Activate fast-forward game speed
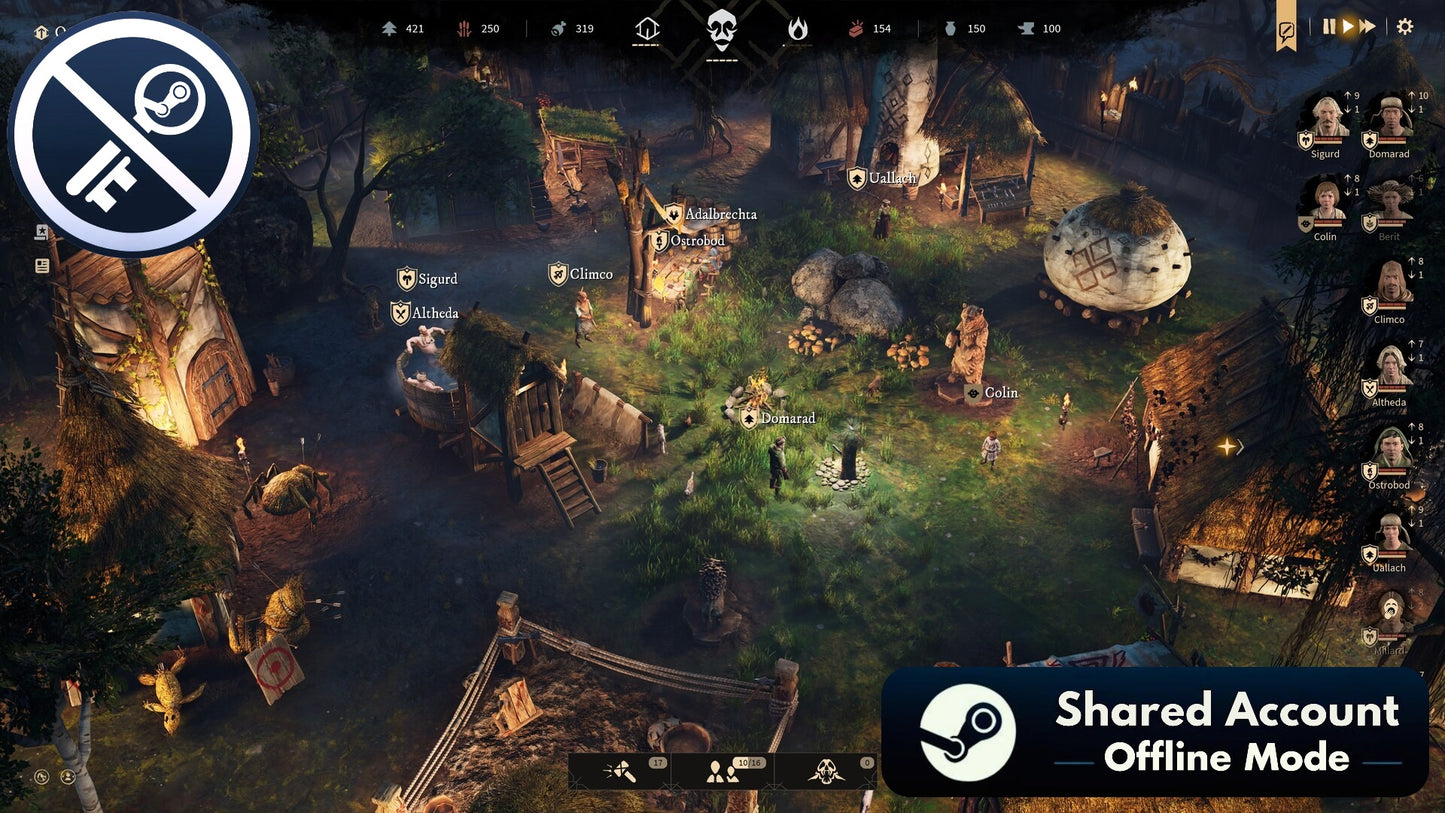The image size is (1445, 813). 1367,27
